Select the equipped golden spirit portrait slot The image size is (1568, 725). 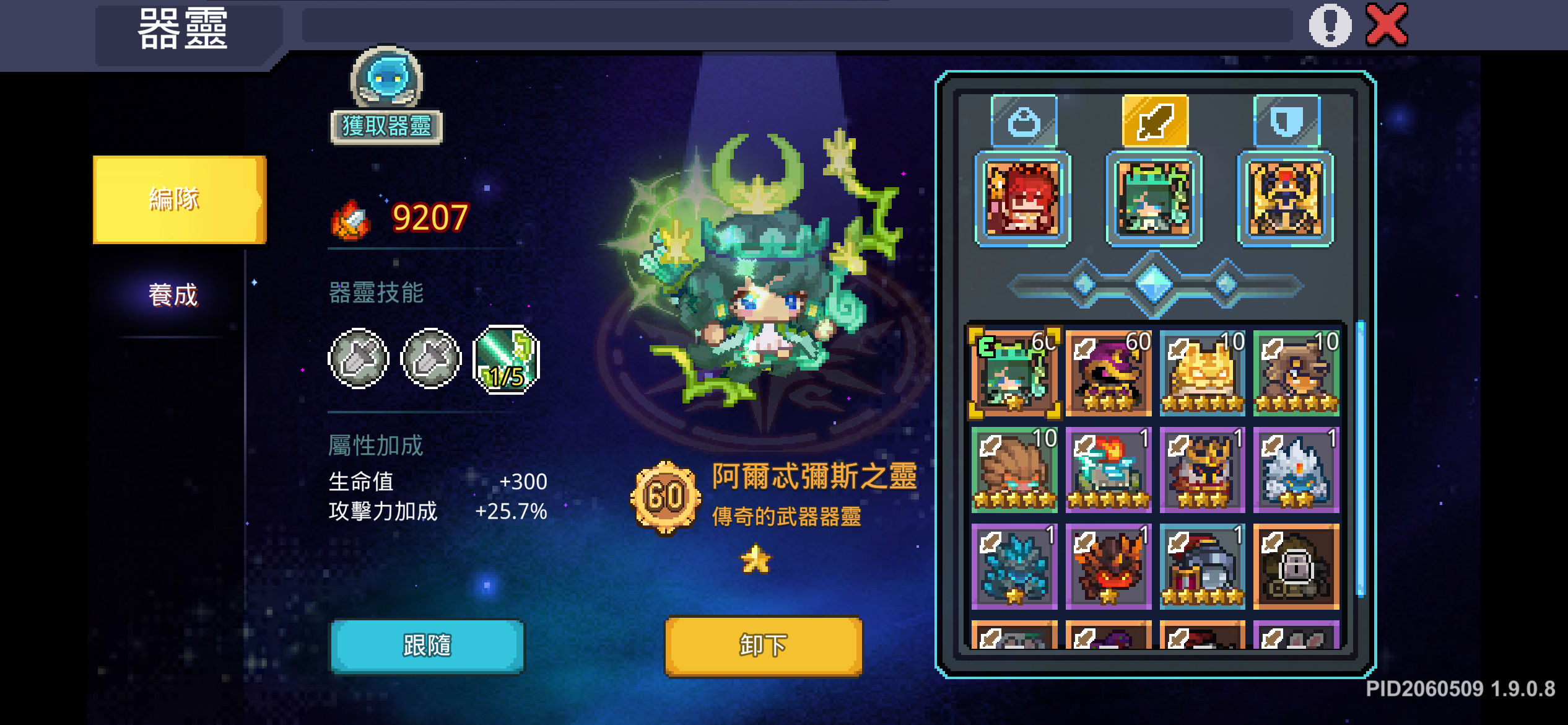tap(1285, 200)
